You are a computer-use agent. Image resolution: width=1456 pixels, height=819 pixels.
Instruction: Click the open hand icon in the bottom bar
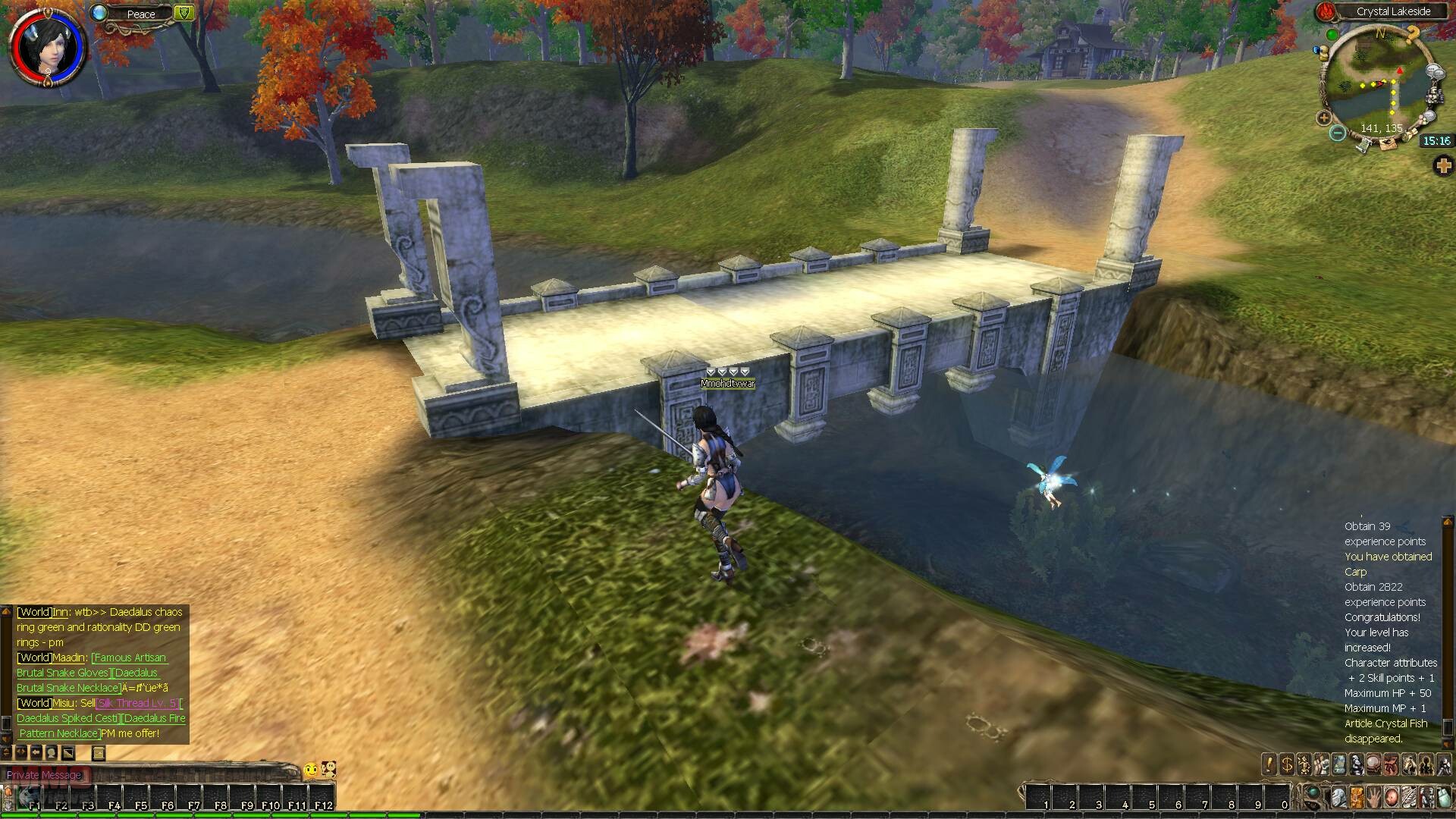pyautogui.click(x=1375, y=798)
